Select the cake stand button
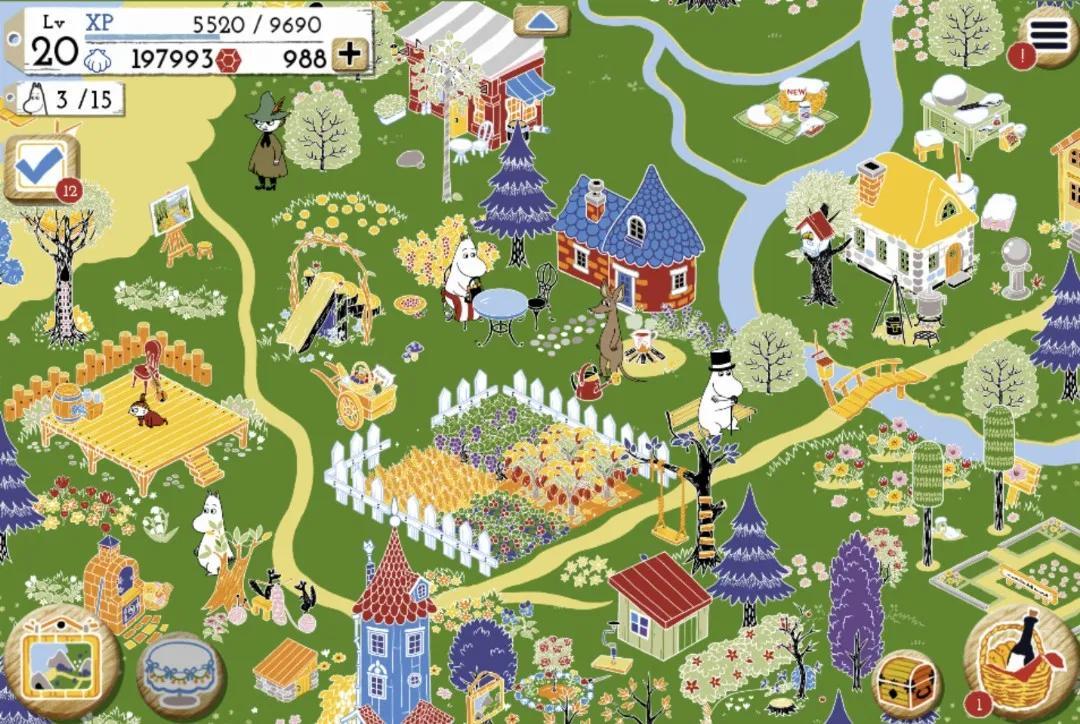This screenshot has width=1080, height=724. point(181,671)
